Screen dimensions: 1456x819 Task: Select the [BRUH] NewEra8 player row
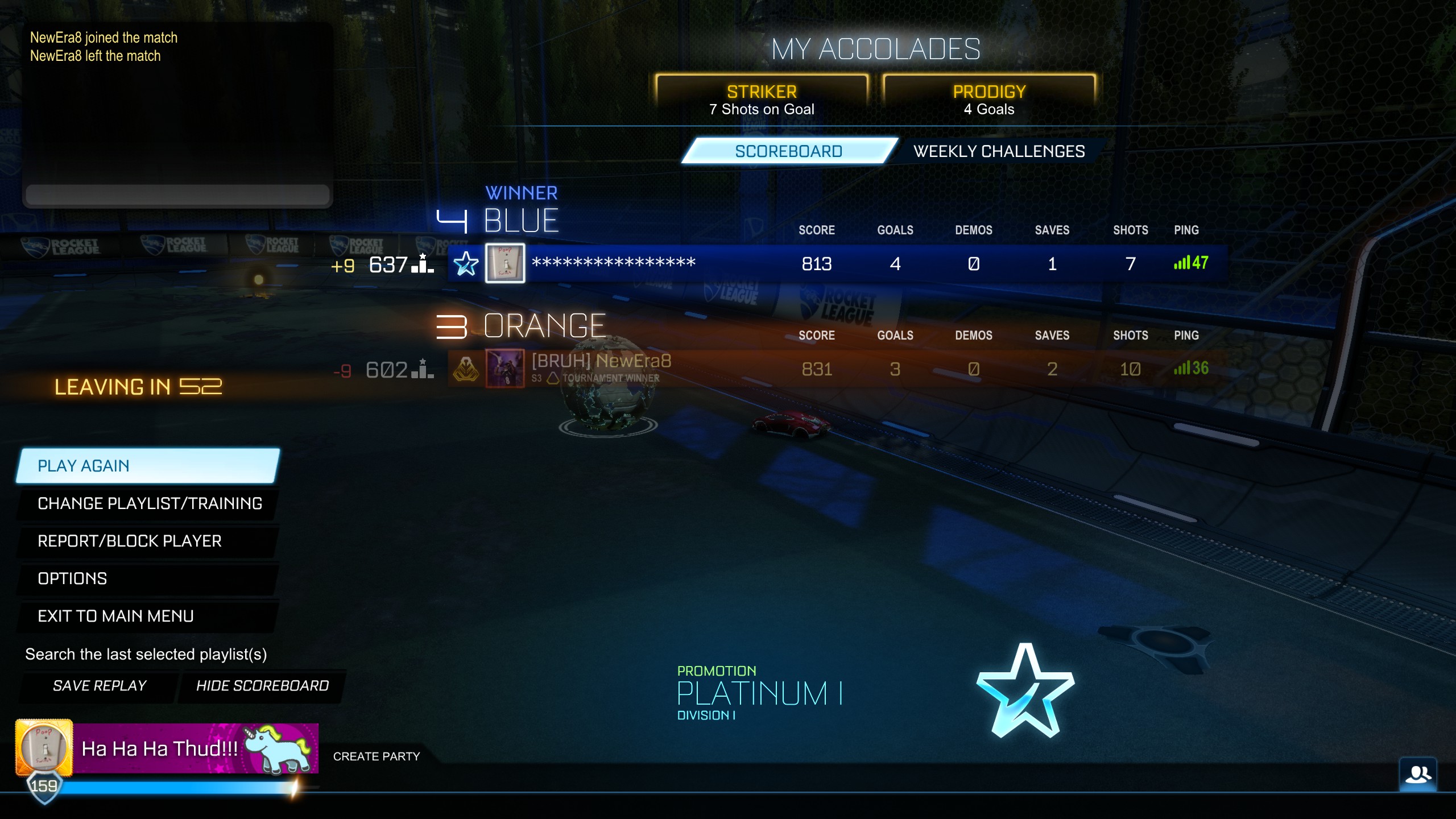click(836, 369)
